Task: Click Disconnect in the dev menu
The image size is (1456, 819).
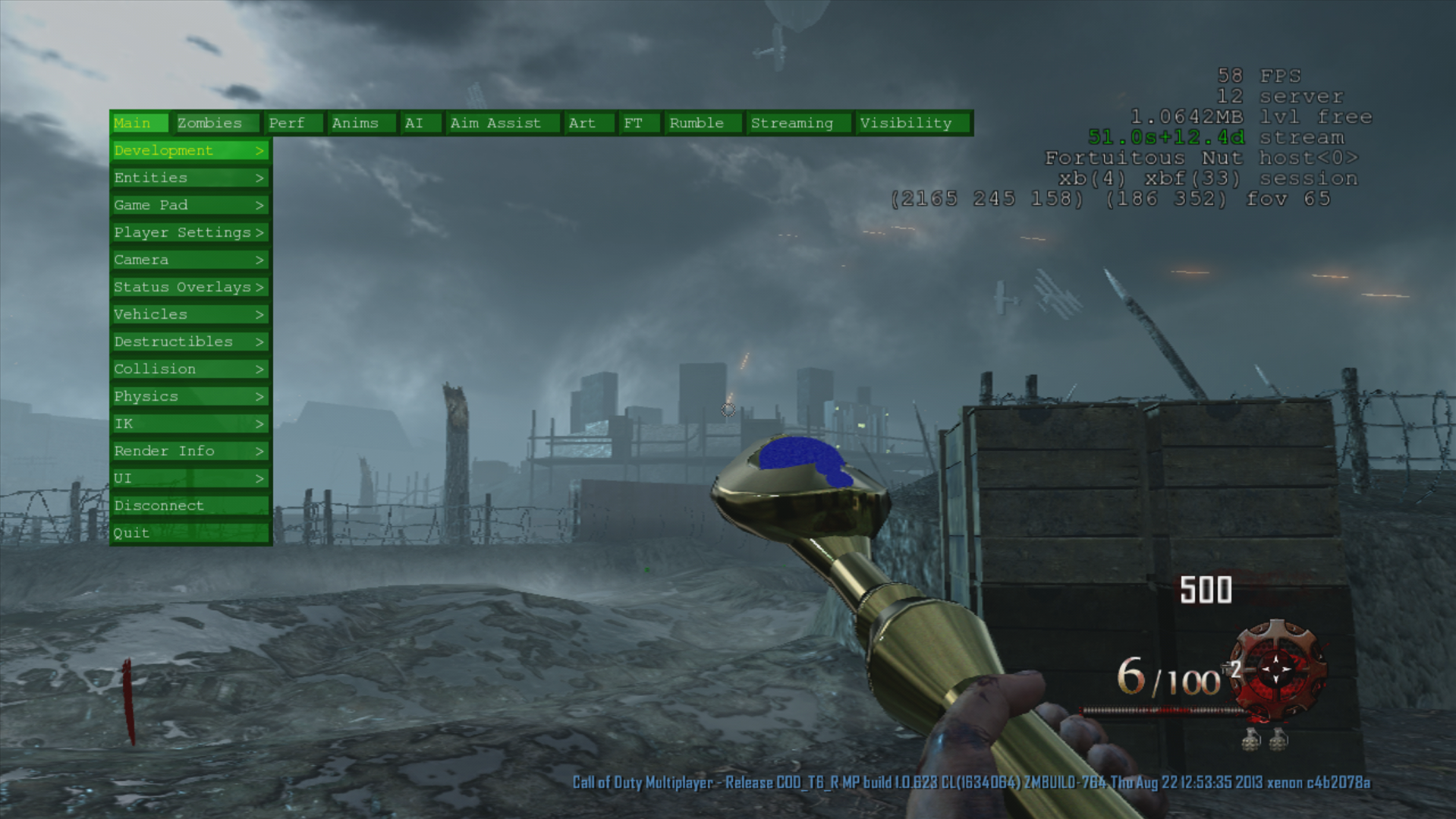Action: [x=190, y=506]
